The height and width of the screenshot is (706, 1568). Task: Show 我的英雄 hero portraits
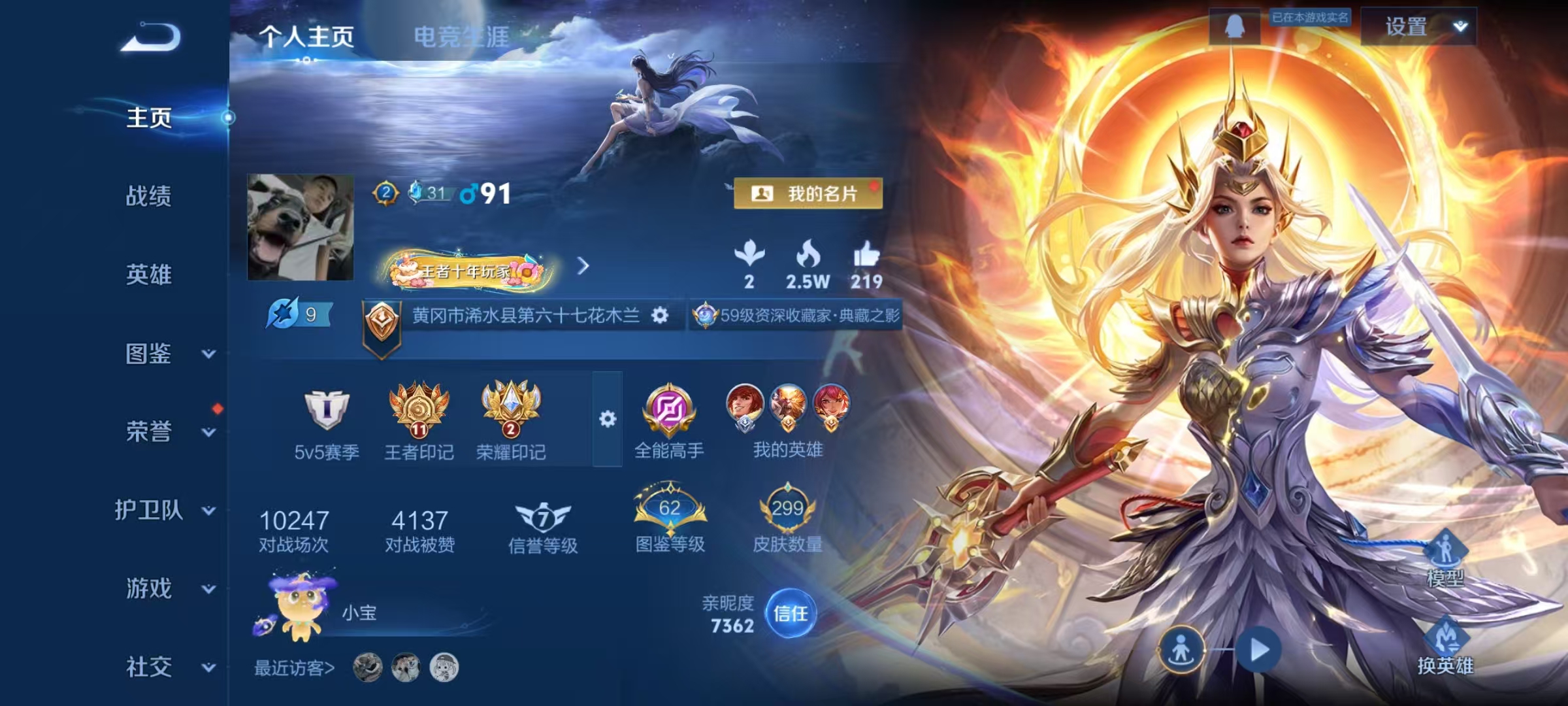(787, 420)
